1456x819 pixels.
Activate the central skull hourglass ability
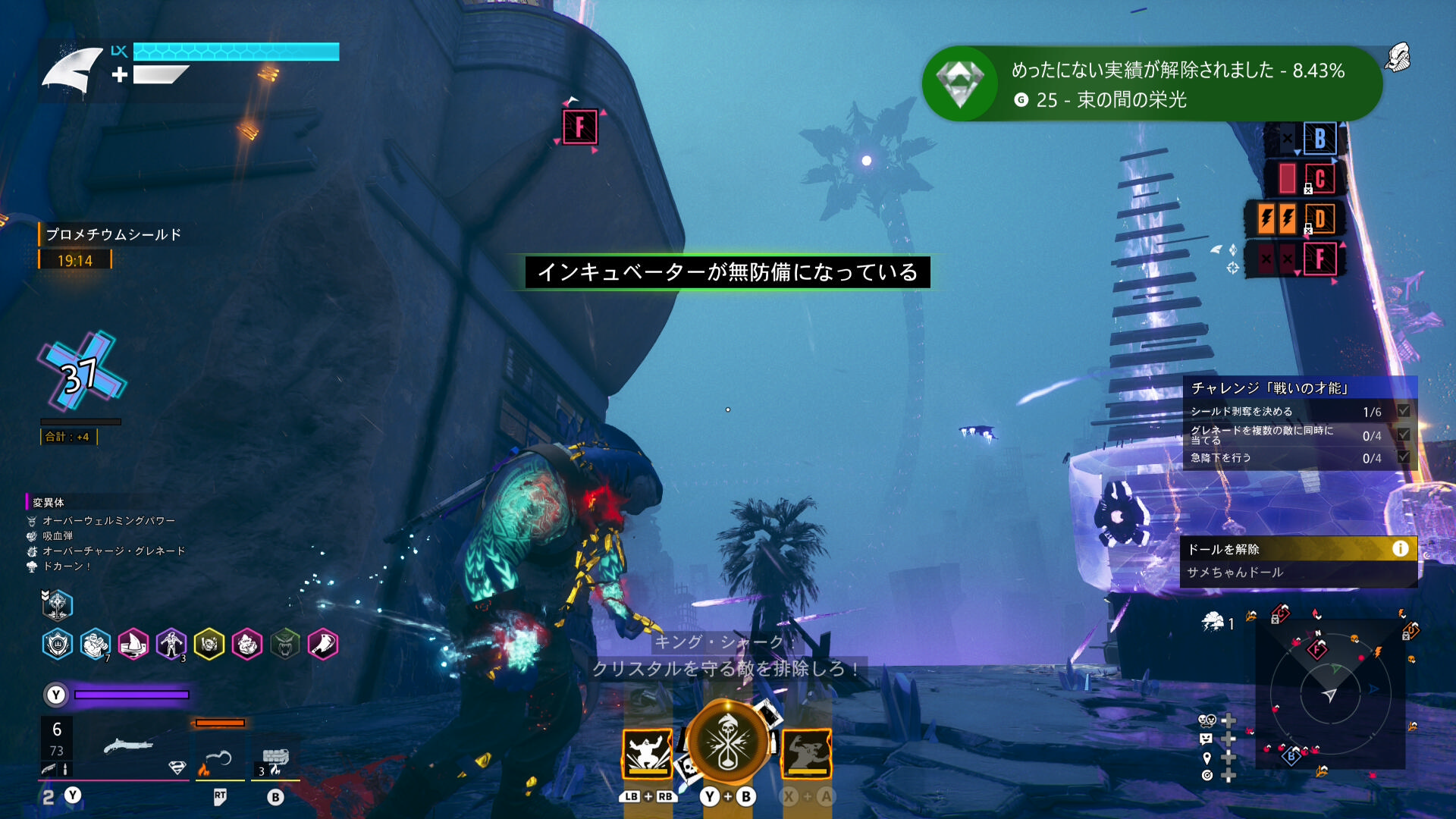[728, 744]
